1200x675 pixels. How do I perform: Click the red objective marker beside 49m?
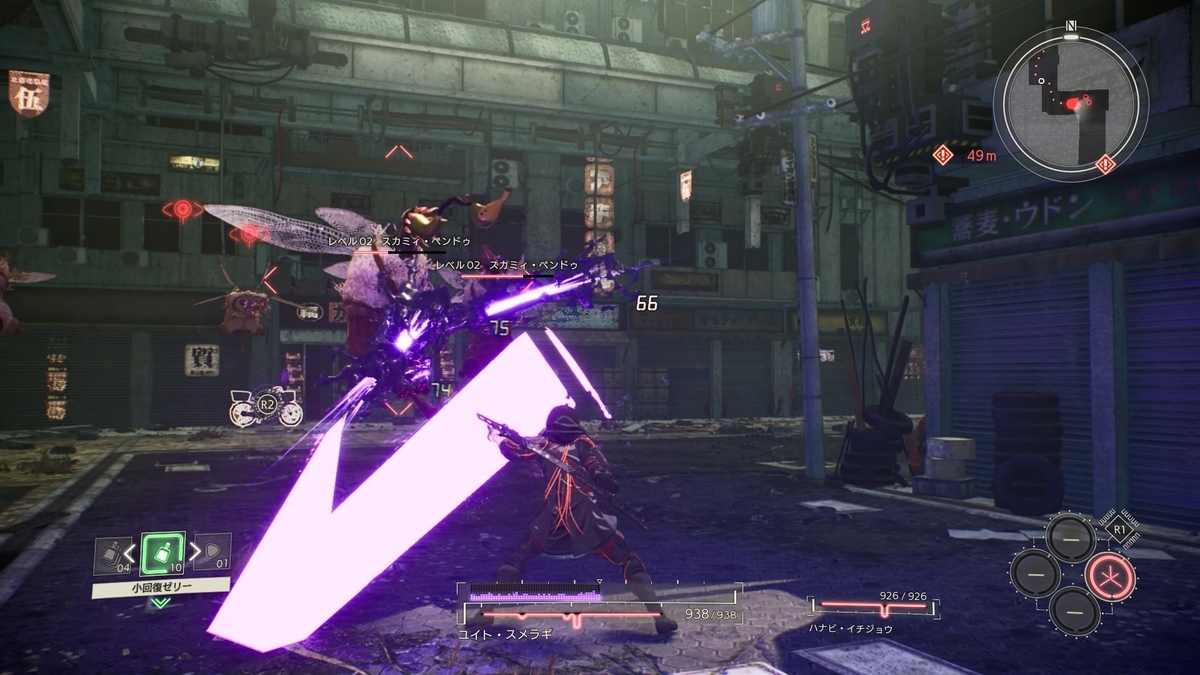(x=945, y=154)
